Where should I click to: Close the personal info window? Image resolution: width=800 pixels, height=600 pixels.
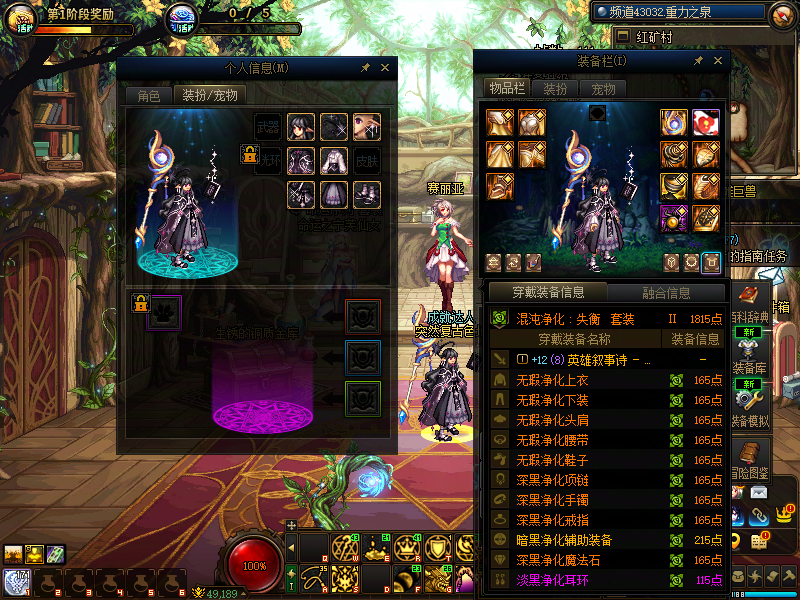[x=385, y=68]
